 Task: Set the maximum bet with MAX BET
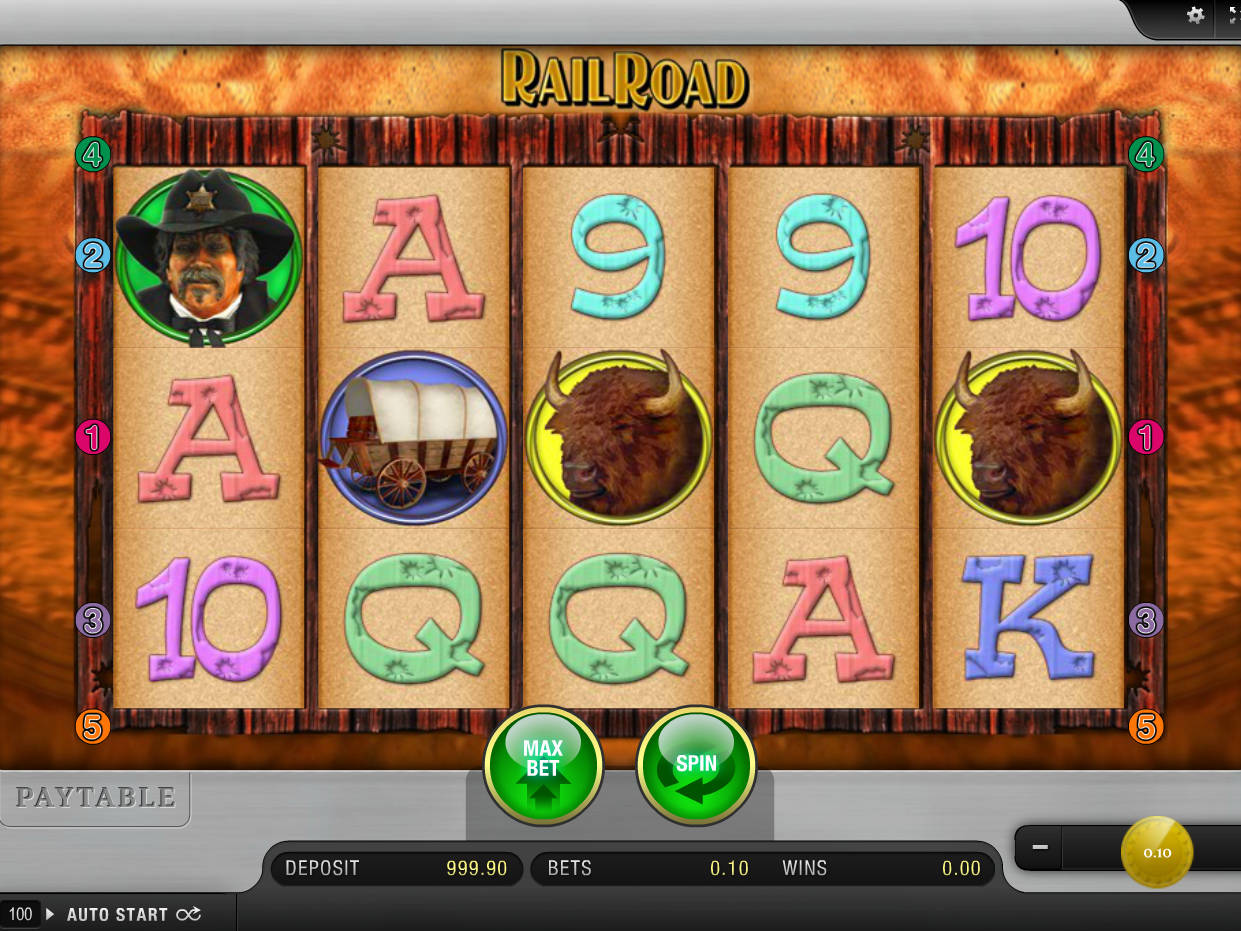543,767
